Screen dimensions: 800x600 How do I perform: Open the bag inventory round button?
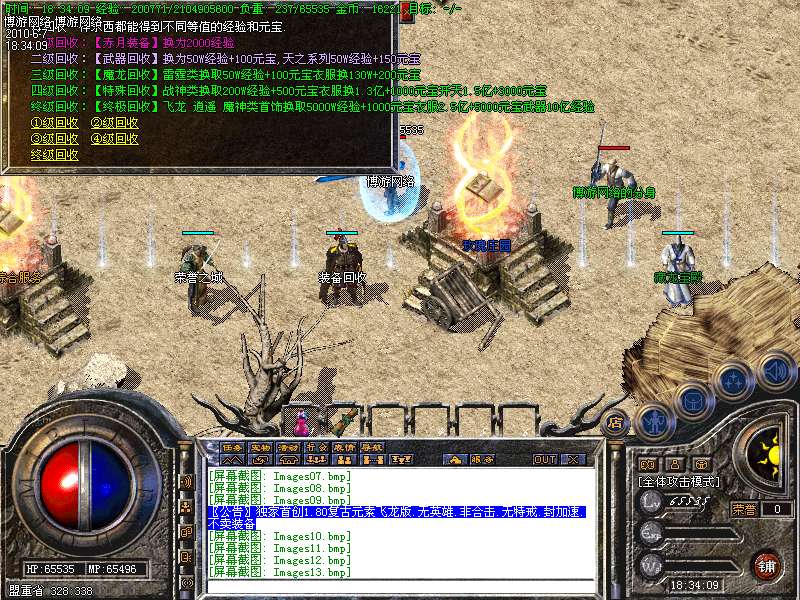693,401
